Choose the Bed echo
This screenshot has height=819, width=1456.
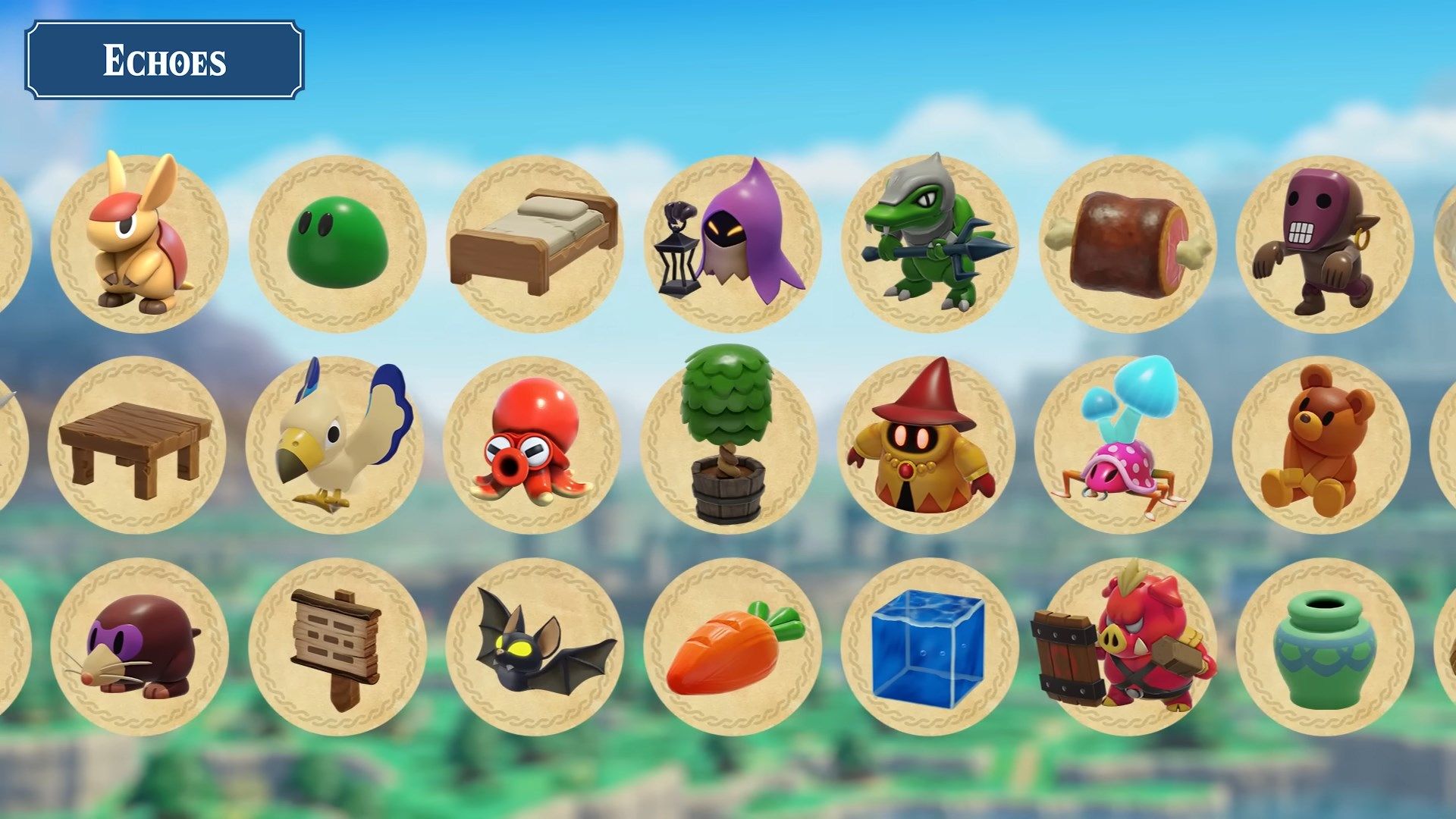[535, 243]
